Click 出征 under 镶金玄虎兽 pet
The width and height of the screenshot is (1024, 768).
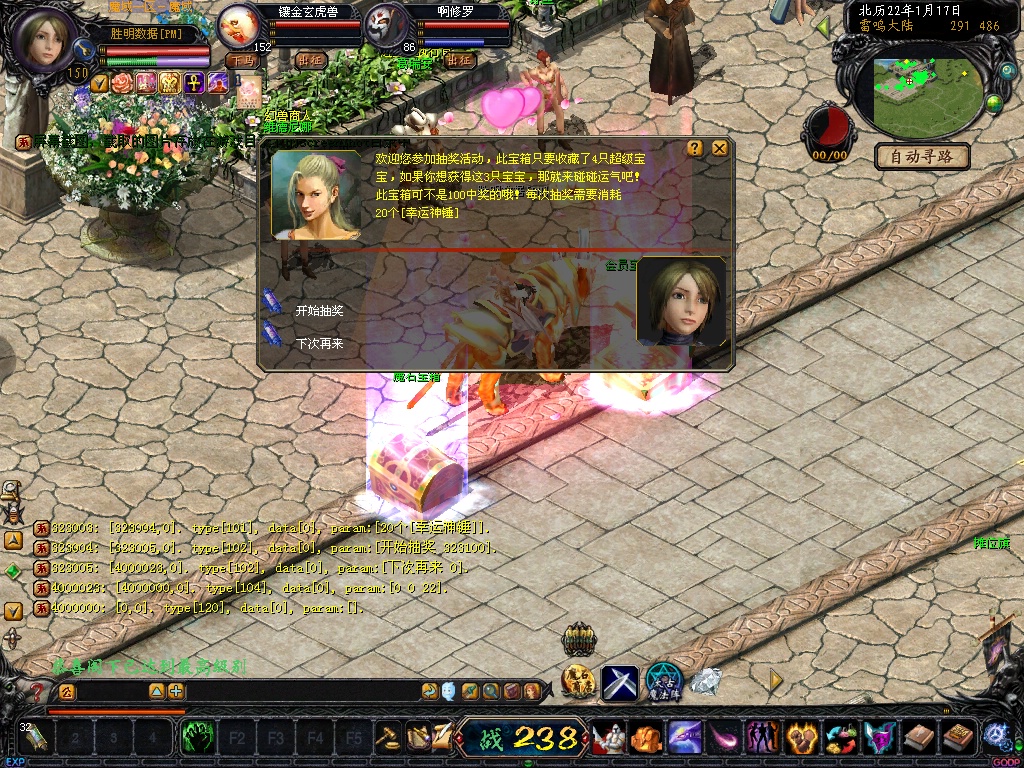pos(312,60)
